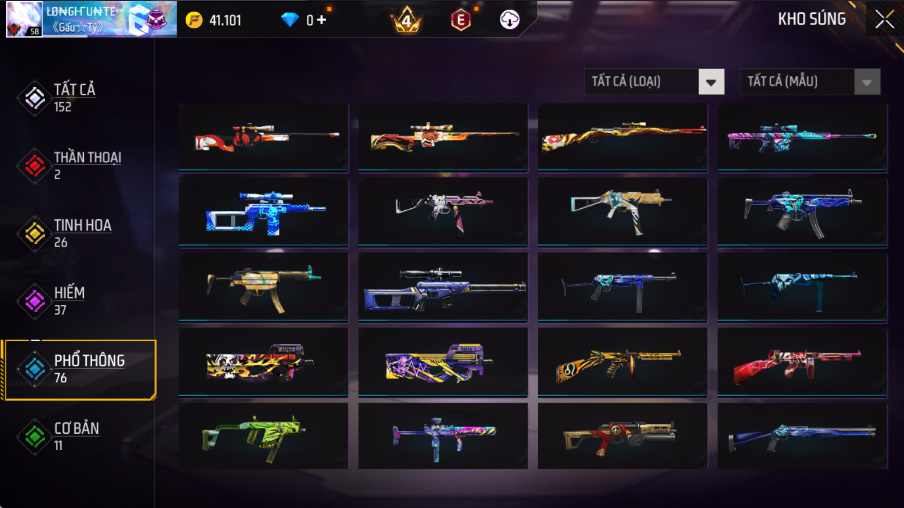Select the green and yellow SMG skin
904x508 pixels.
click(264, 436)
